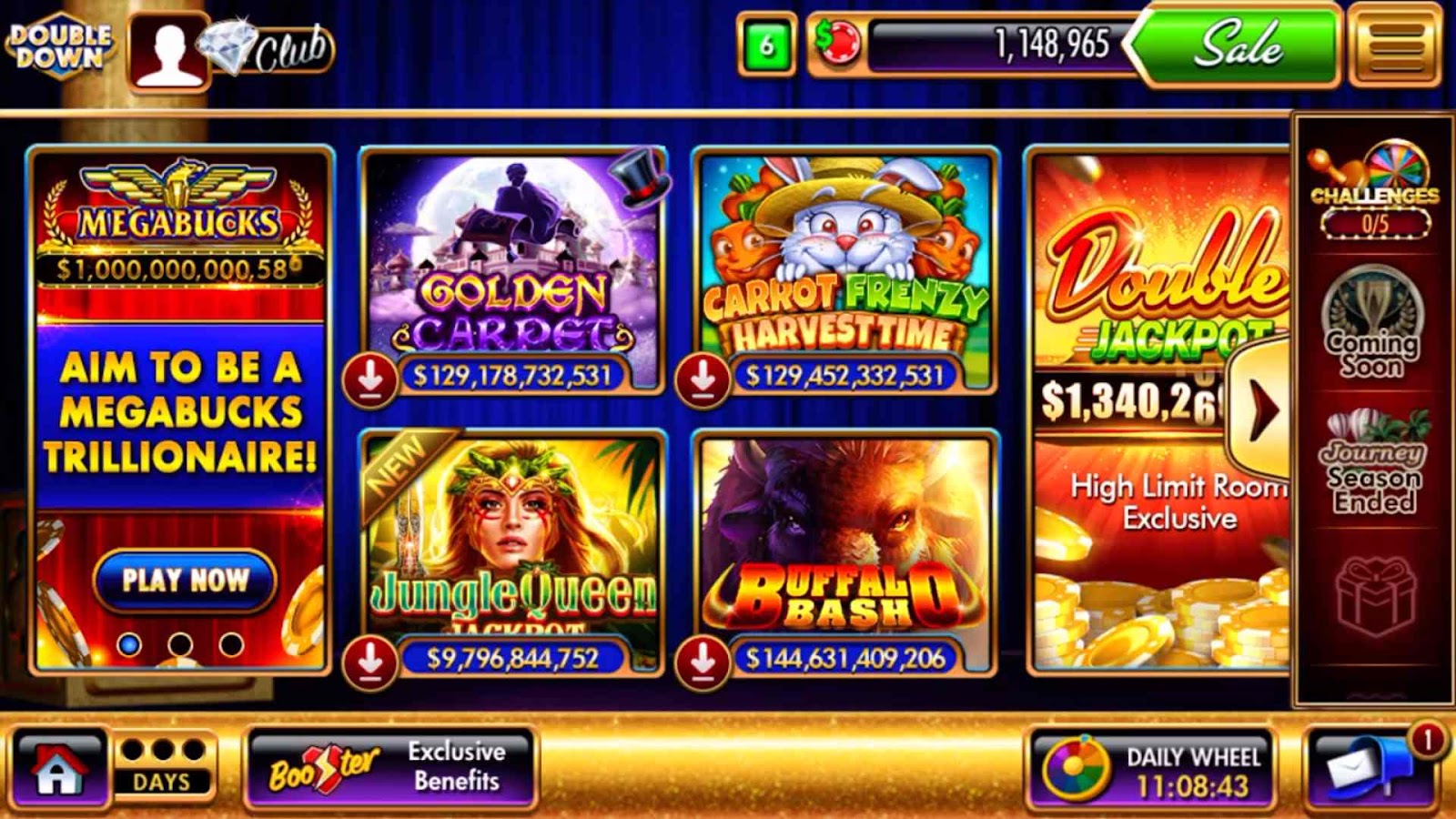The width and height of the screenshot is (1456, 819).
Task: Open the green Sale offer
Action: pyautogui.click(x=1238, y=44)
